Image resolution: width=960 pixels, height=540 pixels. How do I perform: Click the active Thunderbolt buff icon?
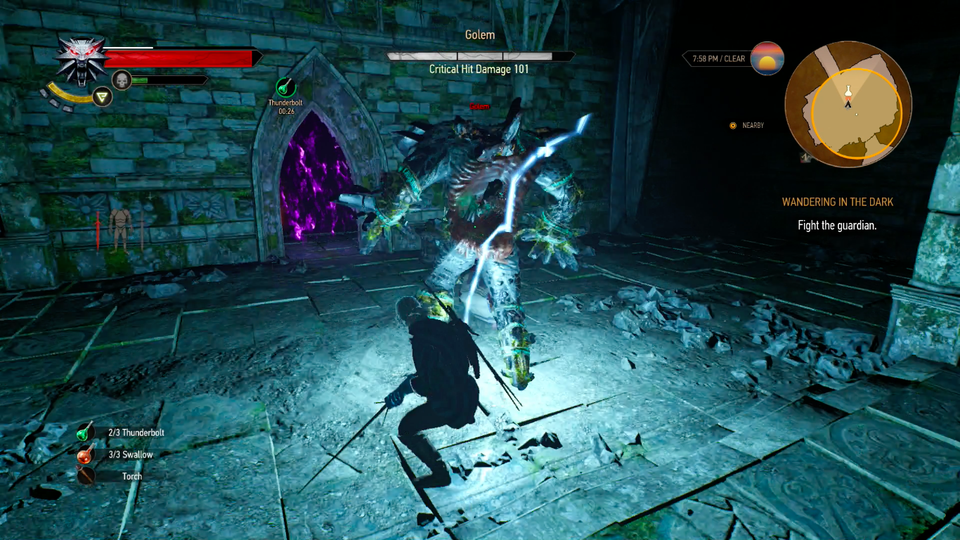(x=286, y=88)
